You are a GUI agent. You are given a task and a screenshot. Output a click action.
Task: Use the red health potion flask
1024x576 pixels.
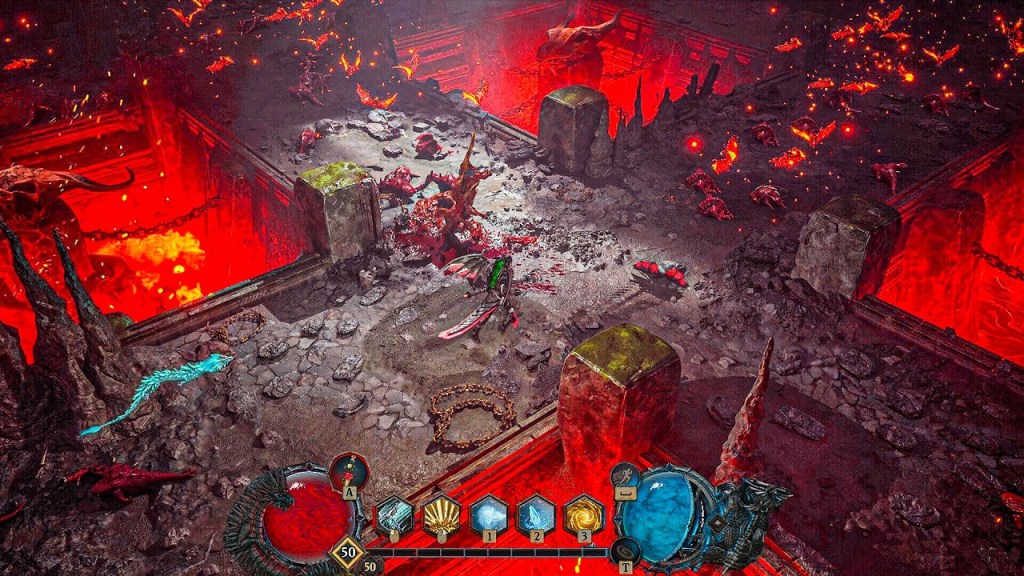point(349,470)
